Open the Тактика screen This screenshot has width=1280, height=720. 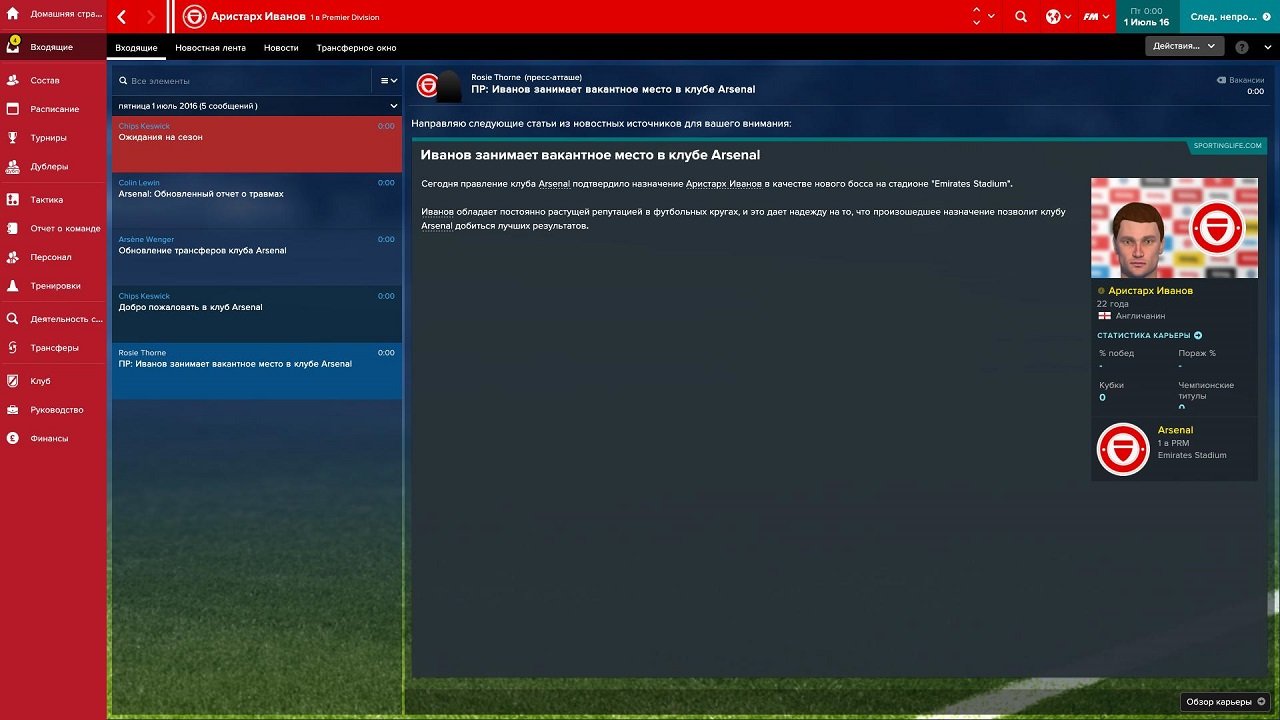click(x=45, y=199)
